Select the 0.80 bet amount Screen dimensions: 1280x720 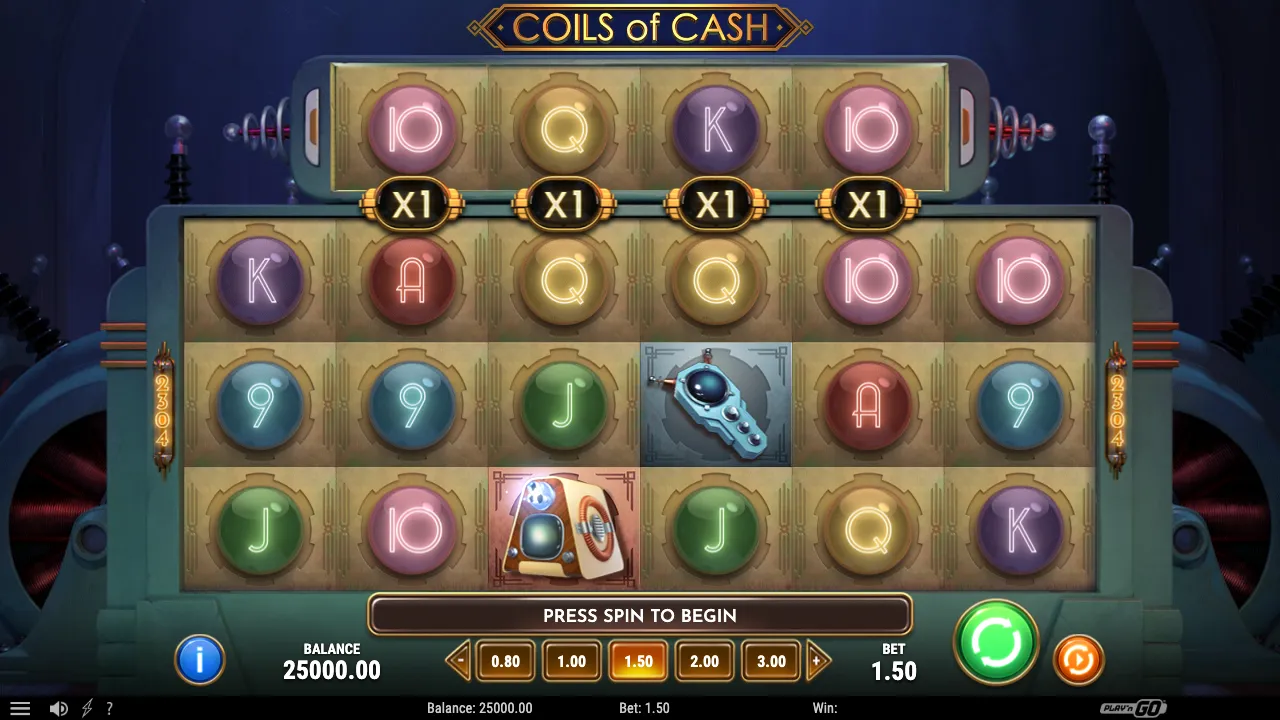[x=505, y=660]
